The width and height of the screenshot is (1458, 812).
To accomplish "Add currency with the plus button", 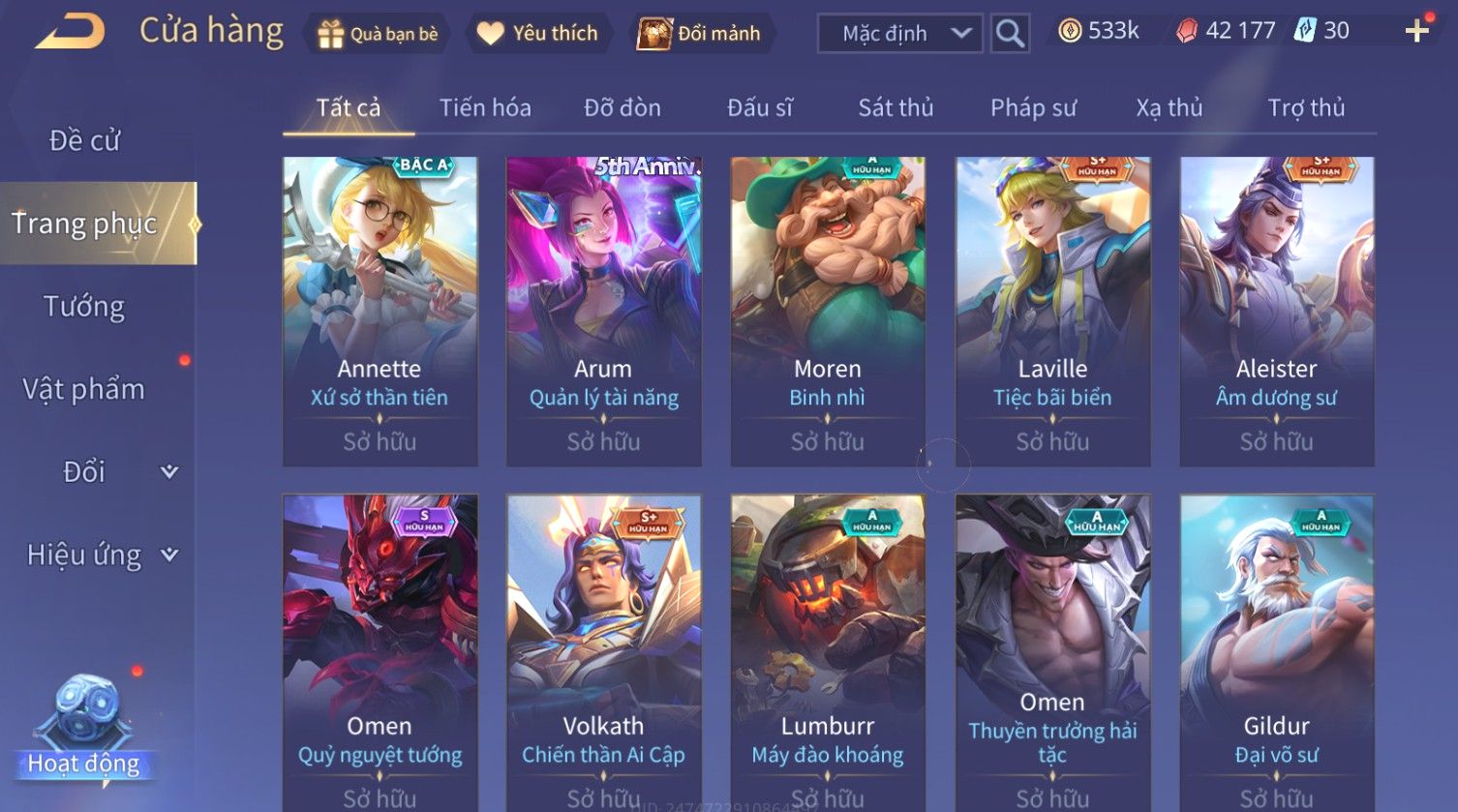I will point(1416,32).
